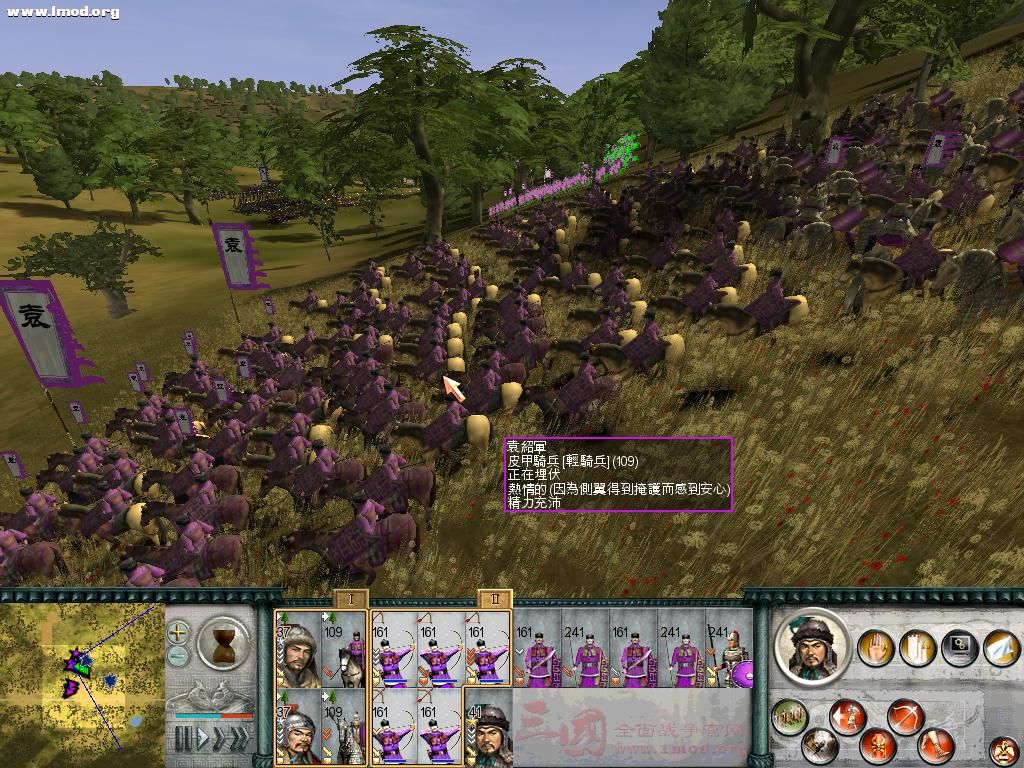
Task: Set battle to normal play speed
Action: pyautogui.click(x=201, y=739)
